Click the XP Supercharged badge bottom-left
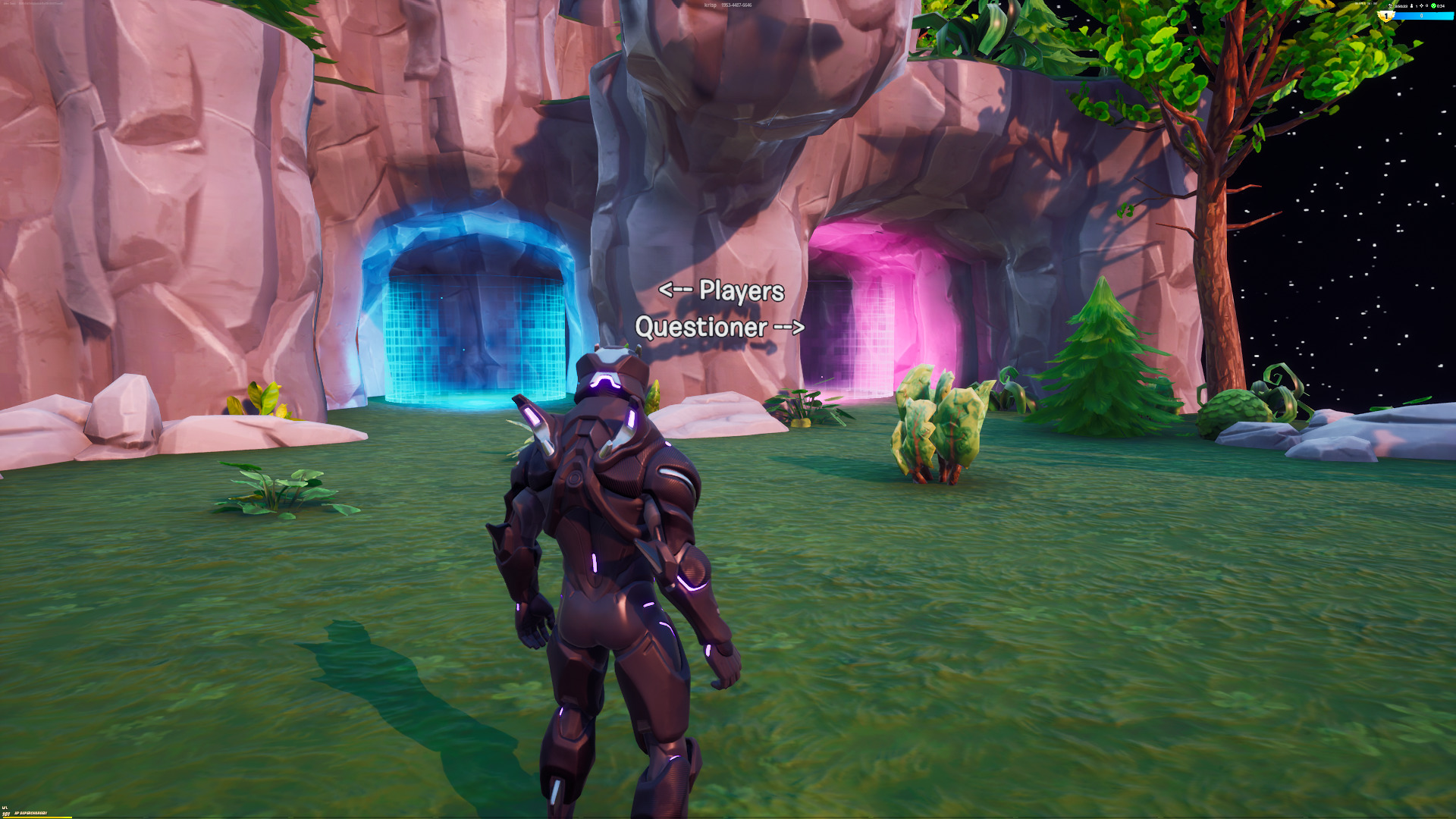1456x819 pixels. 32,813
